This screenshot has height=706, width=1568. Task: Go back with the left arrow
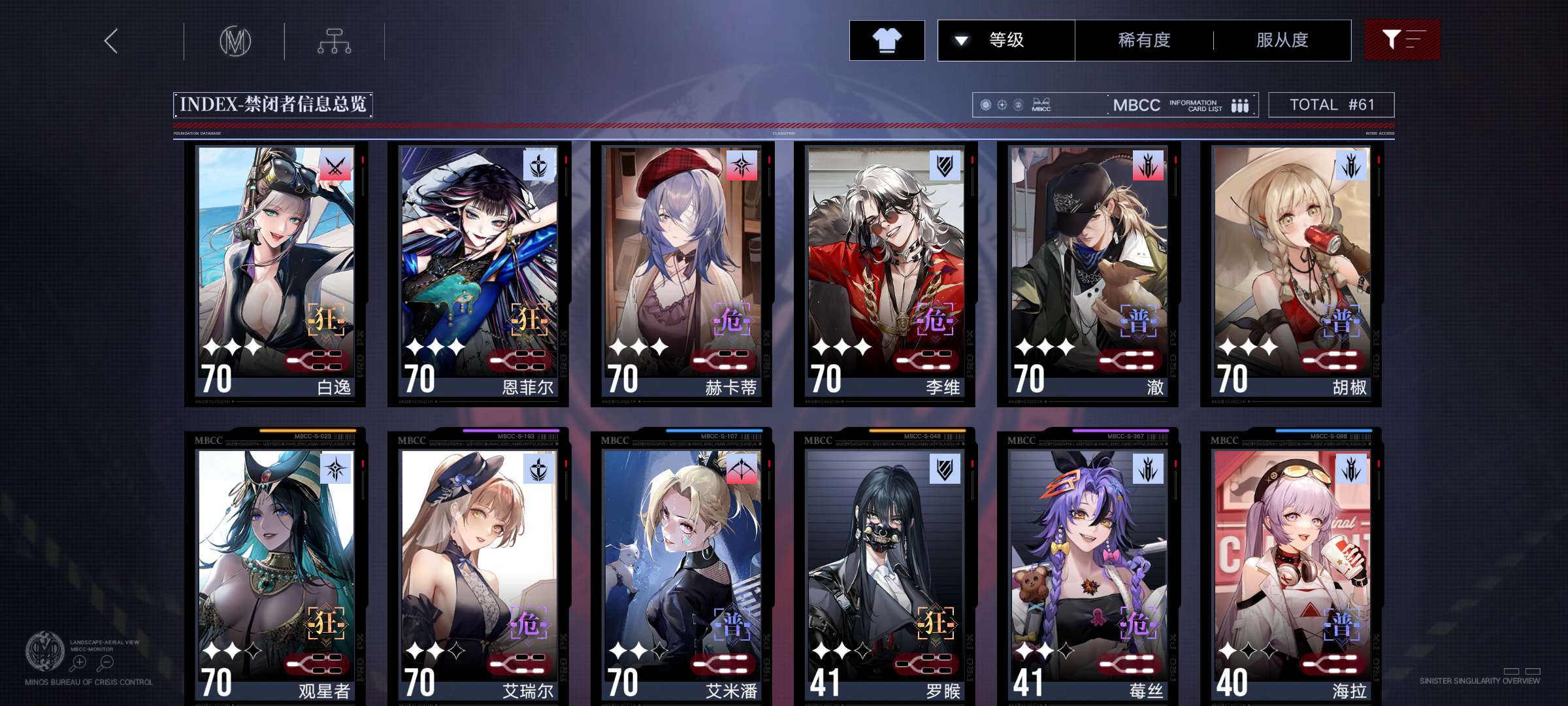pyautogui.click(x=111, y=41)
